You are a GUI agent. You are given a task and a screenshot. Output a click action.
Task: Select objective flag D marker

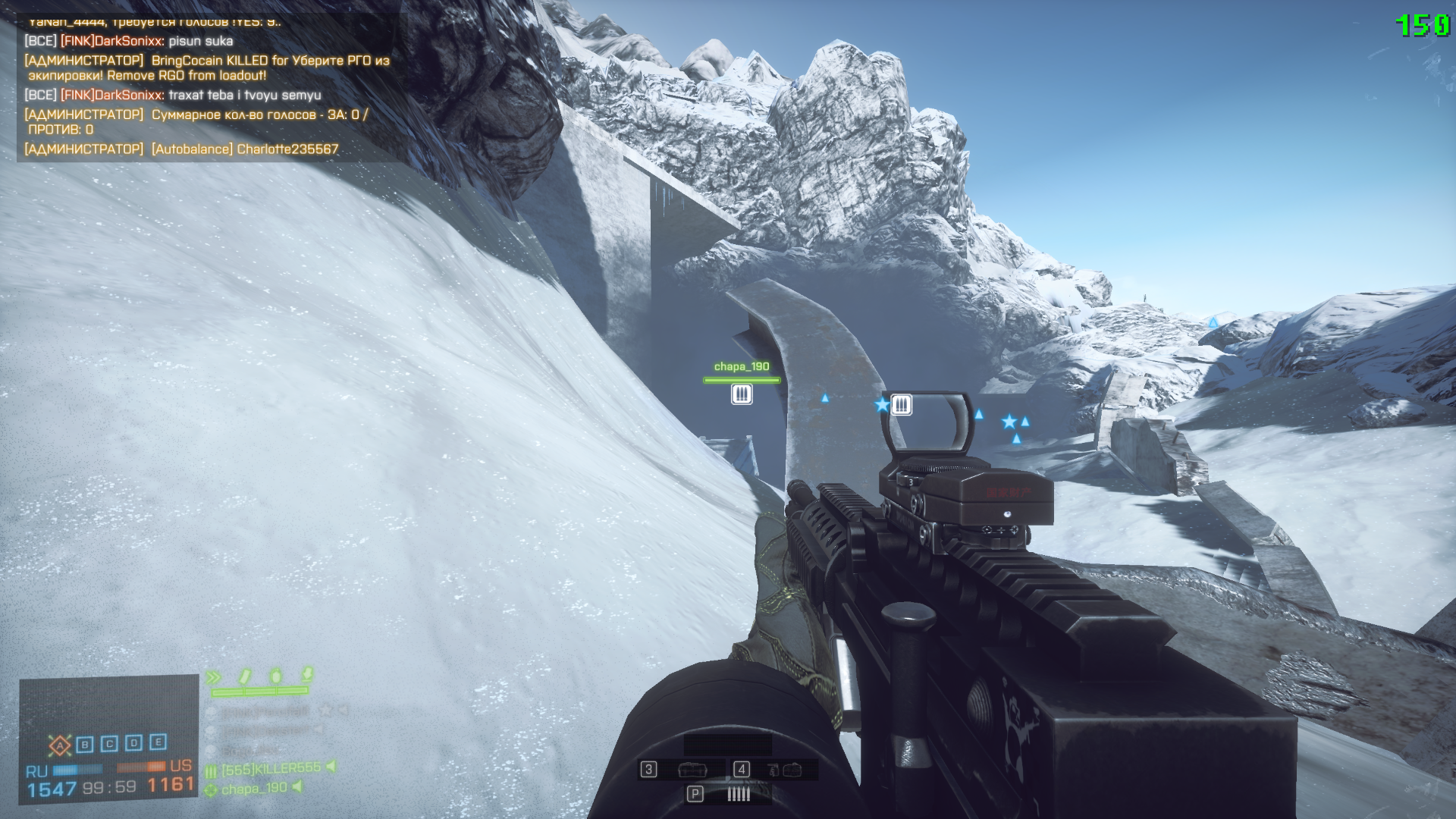point(133,743)
